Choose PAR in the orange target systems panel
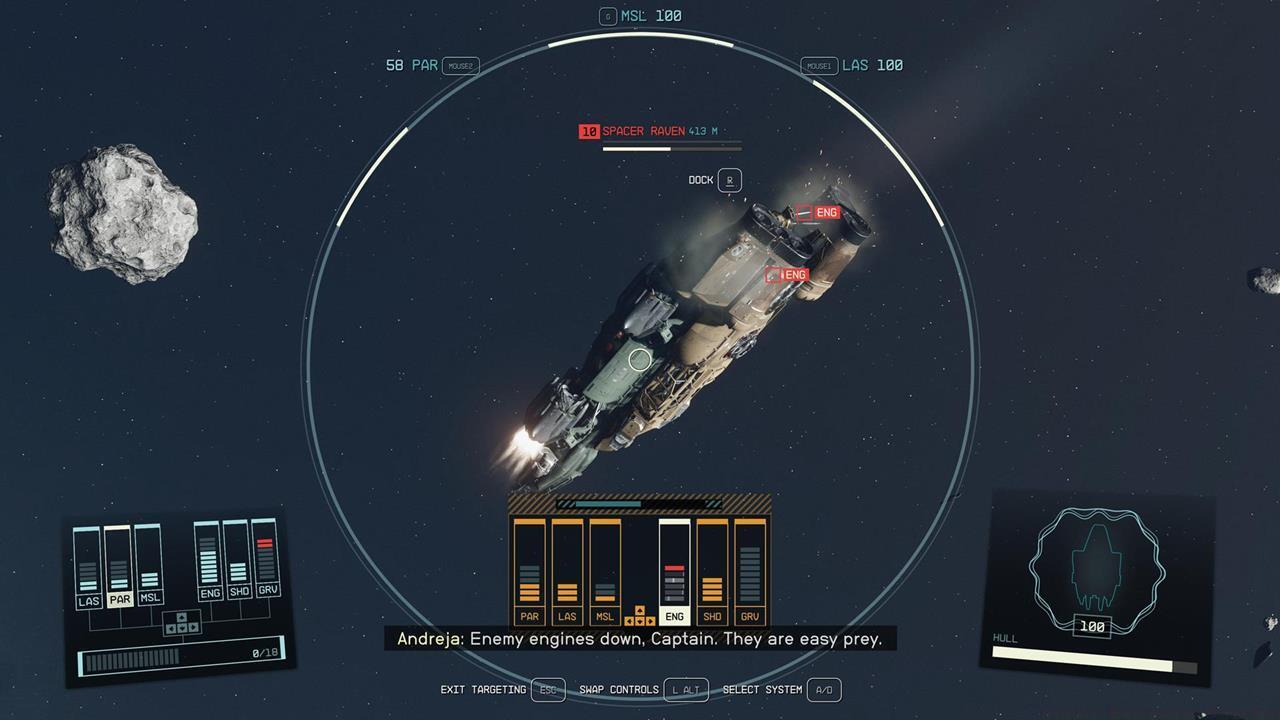Image resolution: width=1280 pixels, height=720 pixels. click(x=529, y=616)
